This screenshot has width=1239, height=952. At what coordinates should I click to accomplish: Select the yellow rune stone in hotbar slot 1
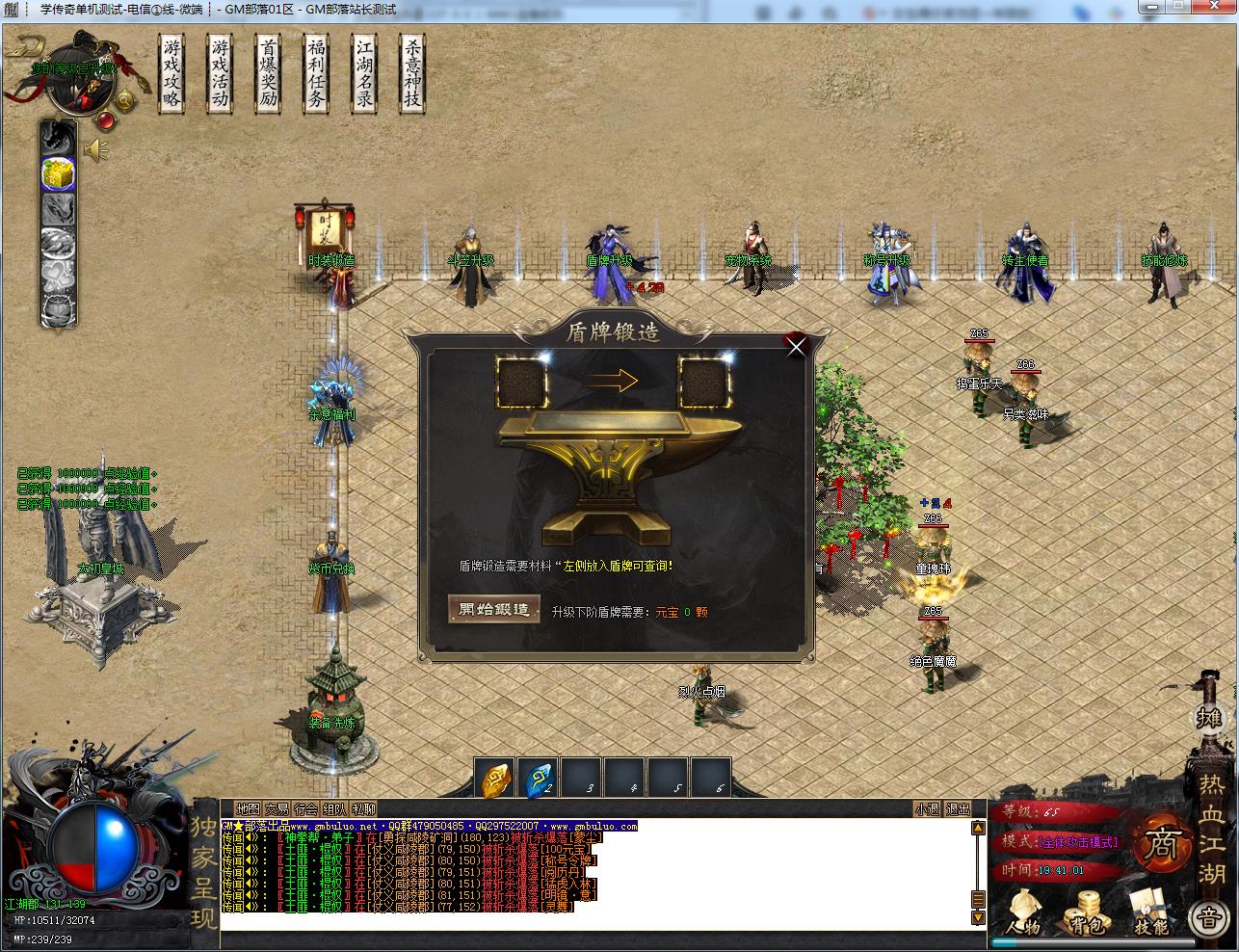click(x=495, y=779)
